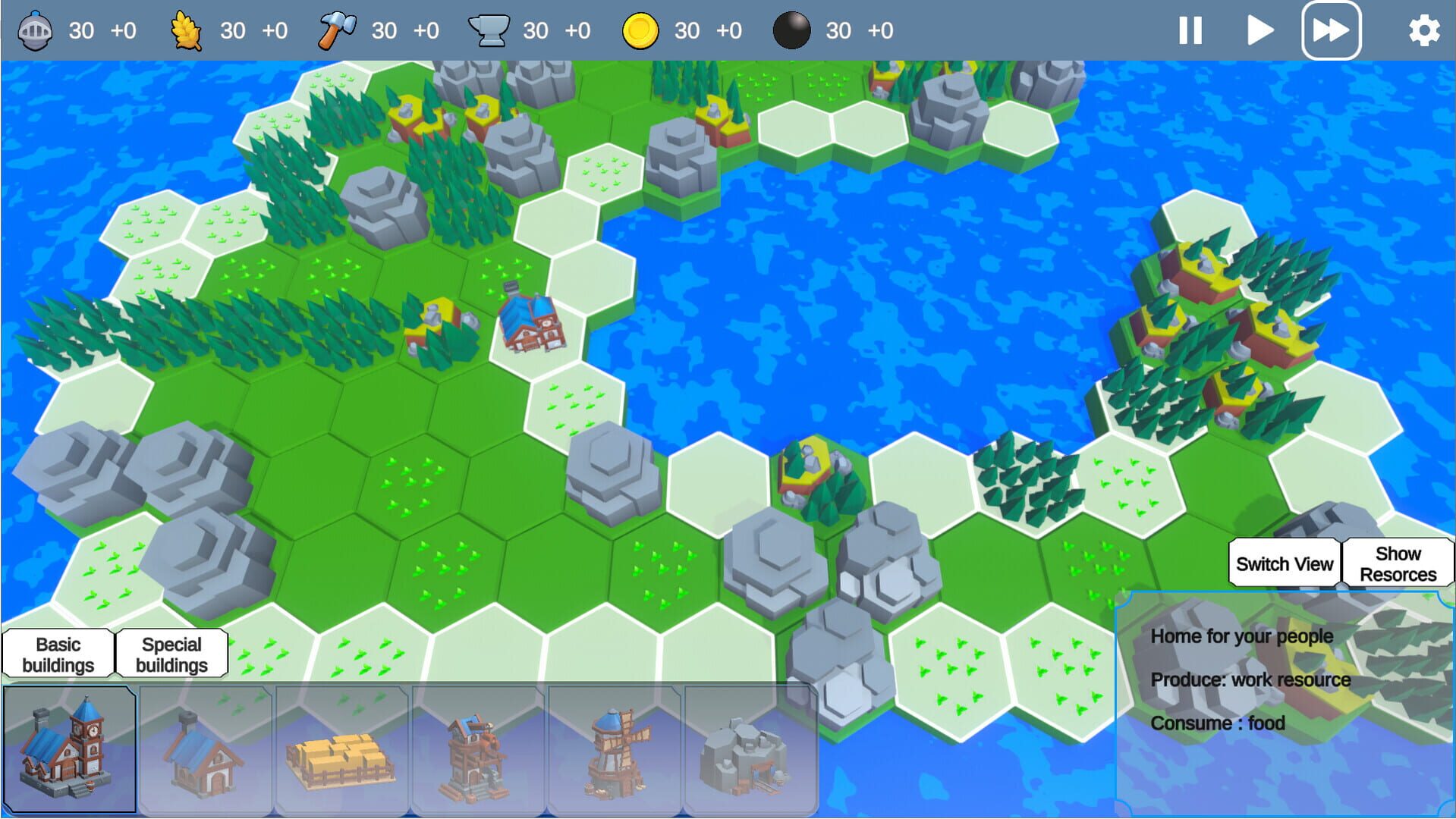This screenshot has height=819, width=1456.
Task: Open the Basic buildings tab
Action: [x=60, y=653]
